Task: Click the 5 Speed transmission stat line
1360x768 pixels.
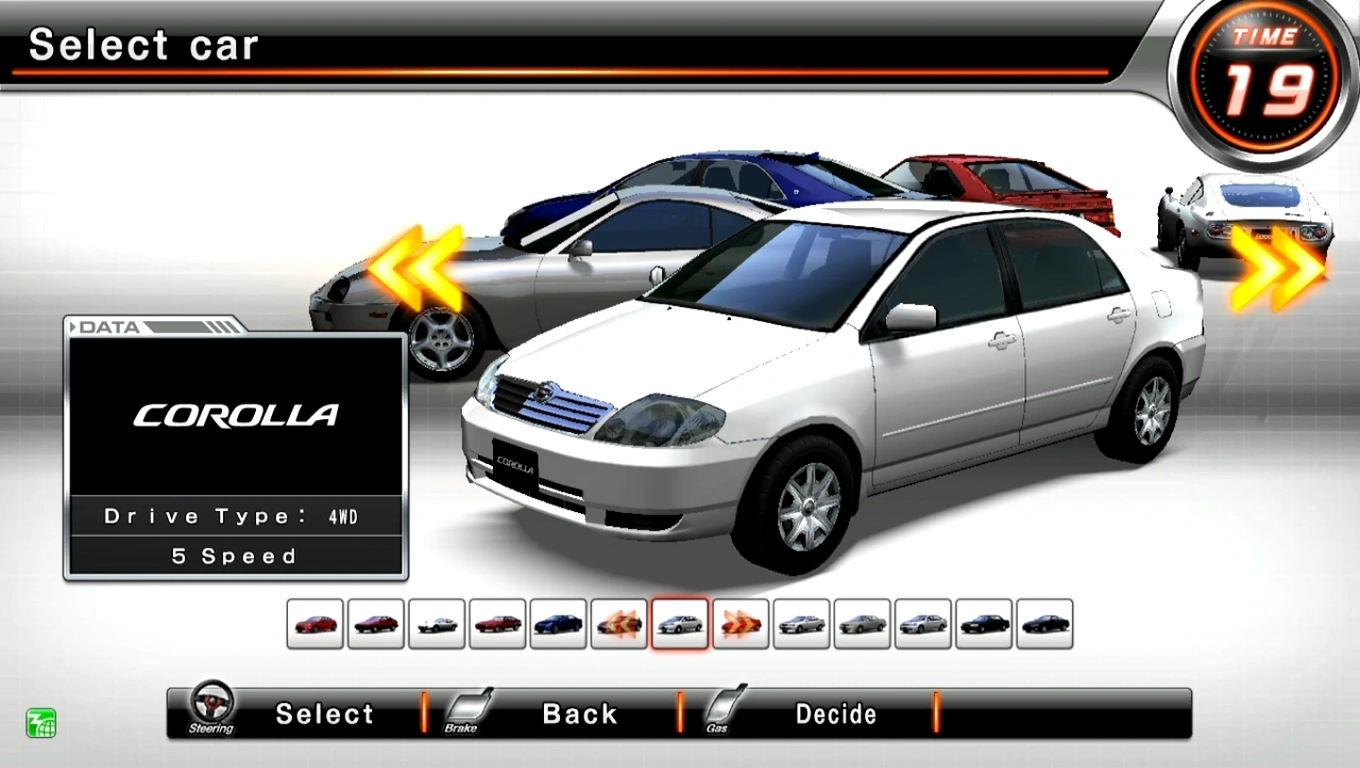Action: (x=237, y=556)
